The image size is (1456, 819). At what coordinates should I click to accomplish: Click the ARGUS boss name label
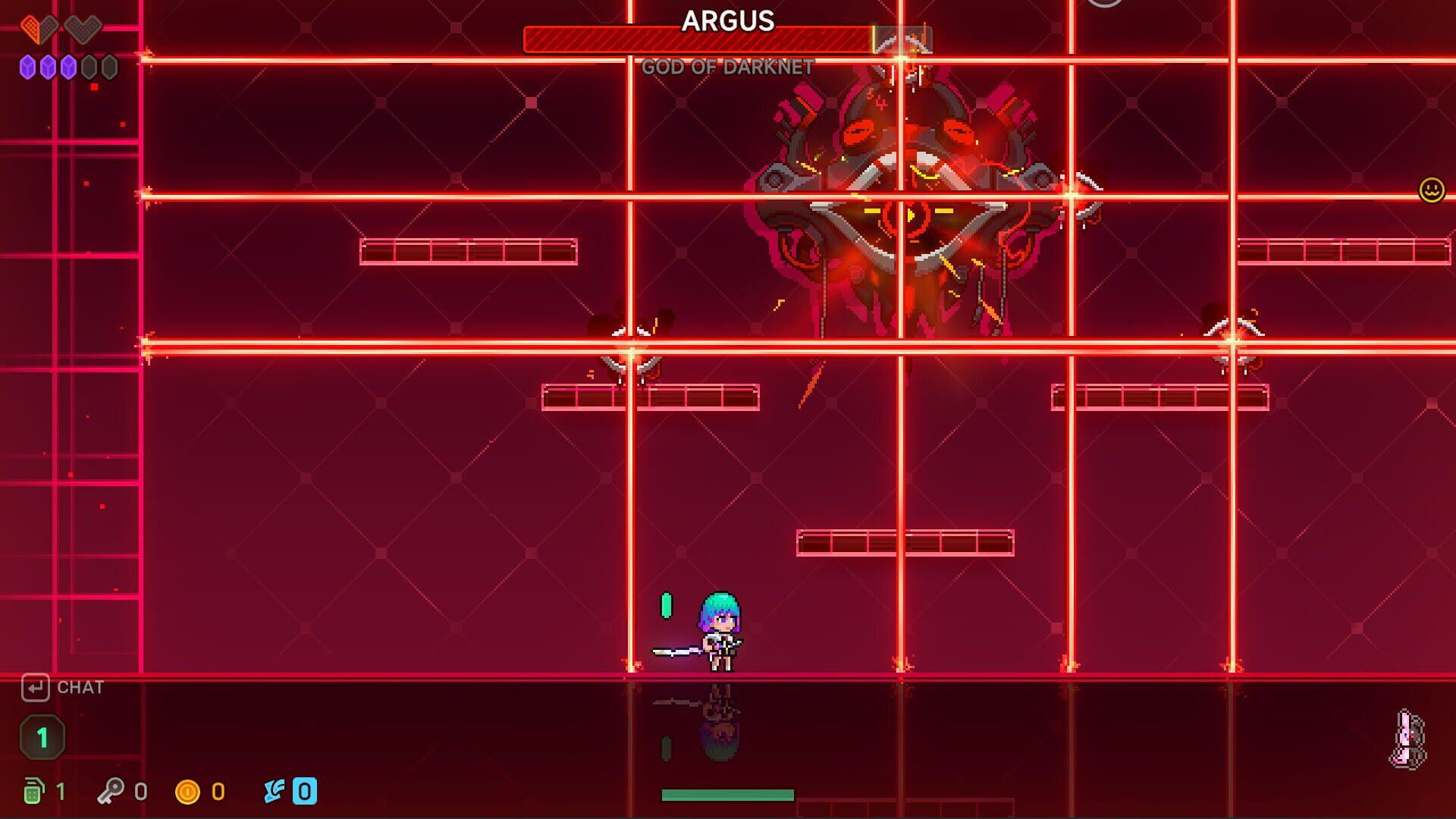point(726,23)
